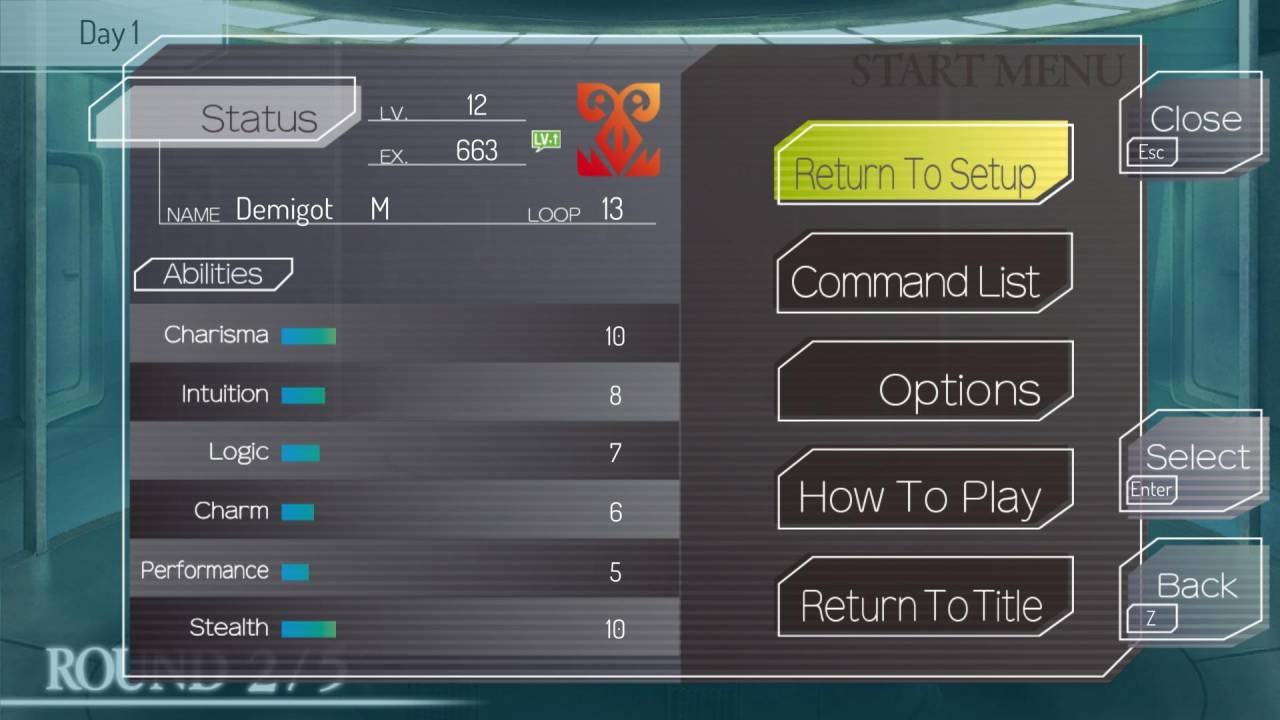Select the Charisma ability row

(404, 335)
